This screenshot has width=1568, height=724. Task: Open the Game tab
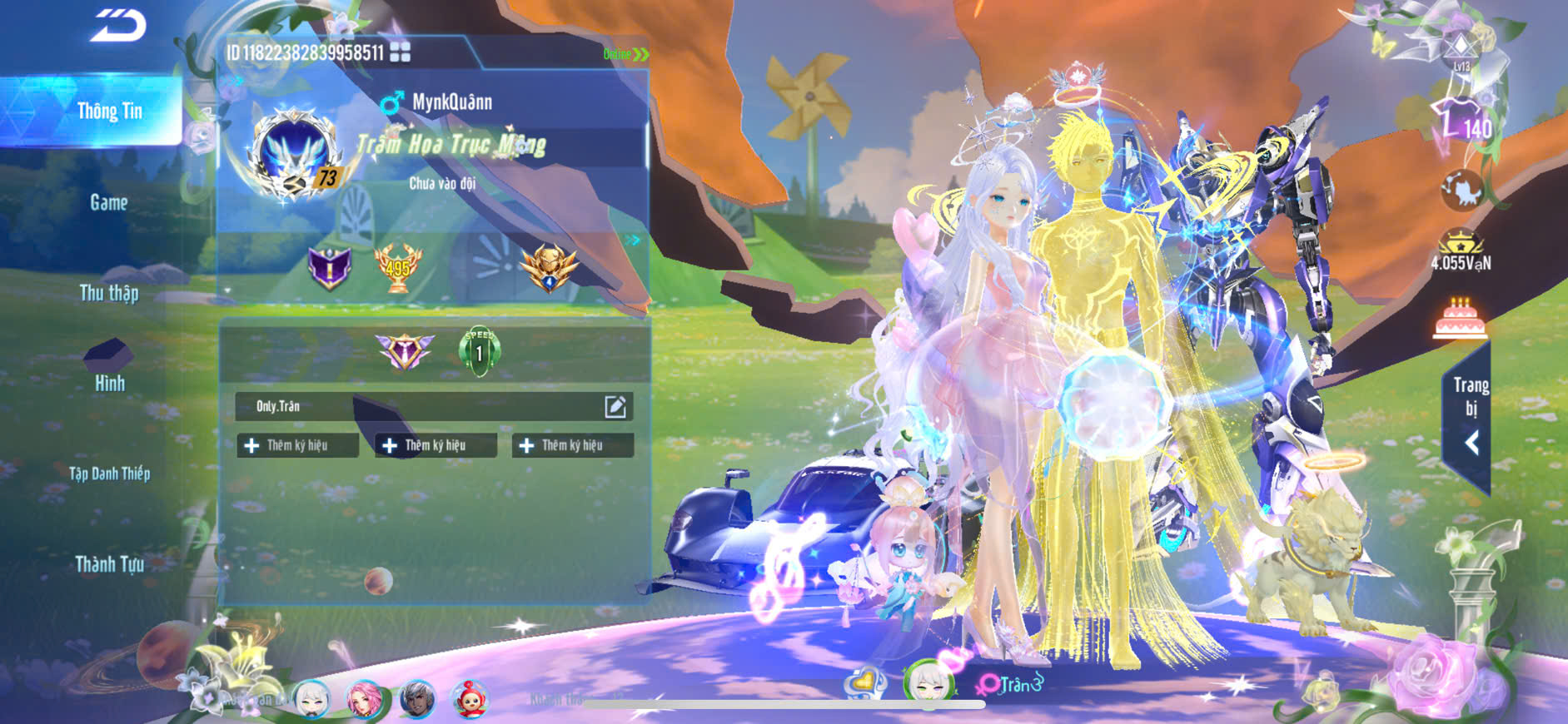pos(109,202)
